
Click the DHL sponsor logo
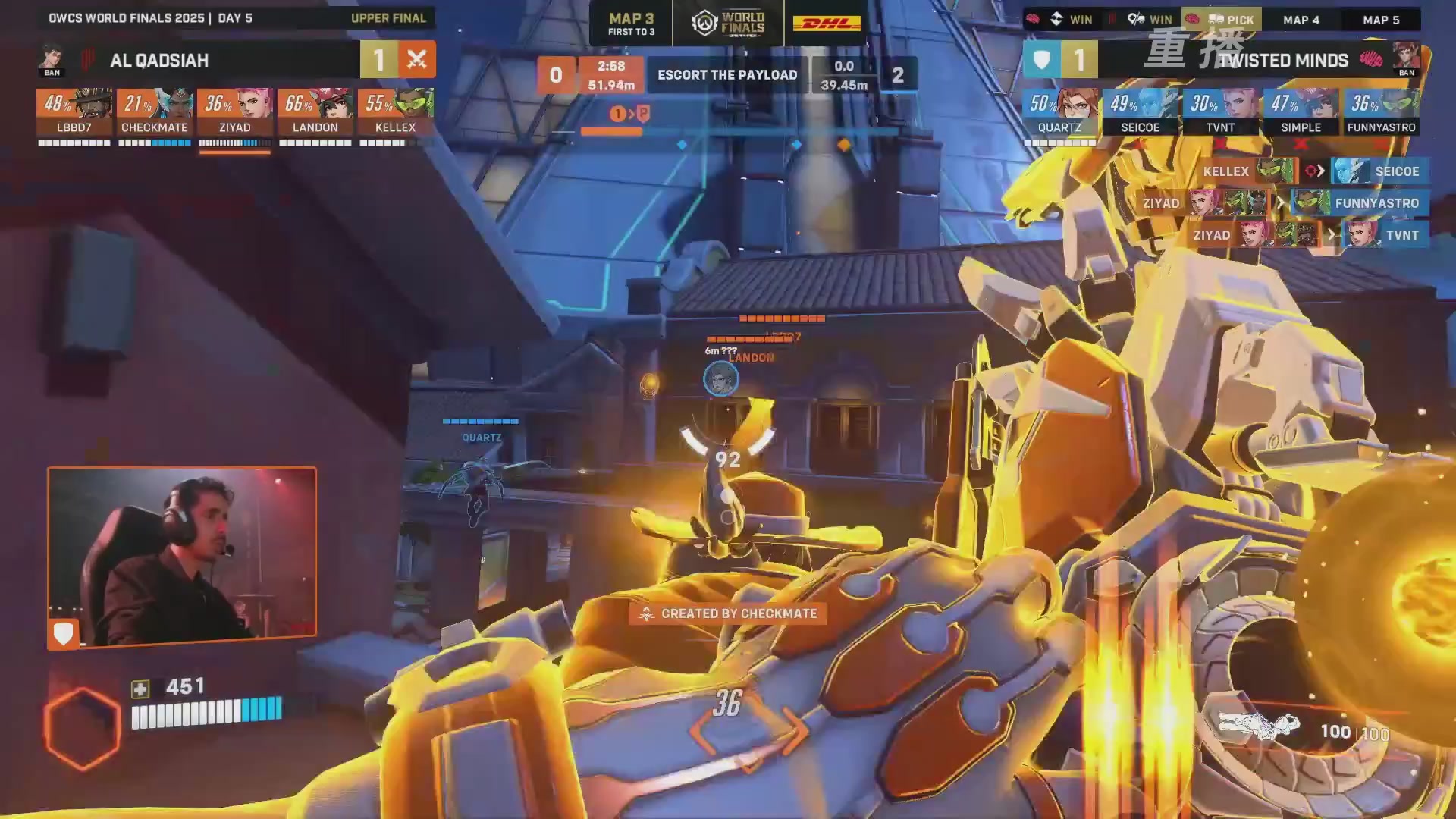coord(827,24)
